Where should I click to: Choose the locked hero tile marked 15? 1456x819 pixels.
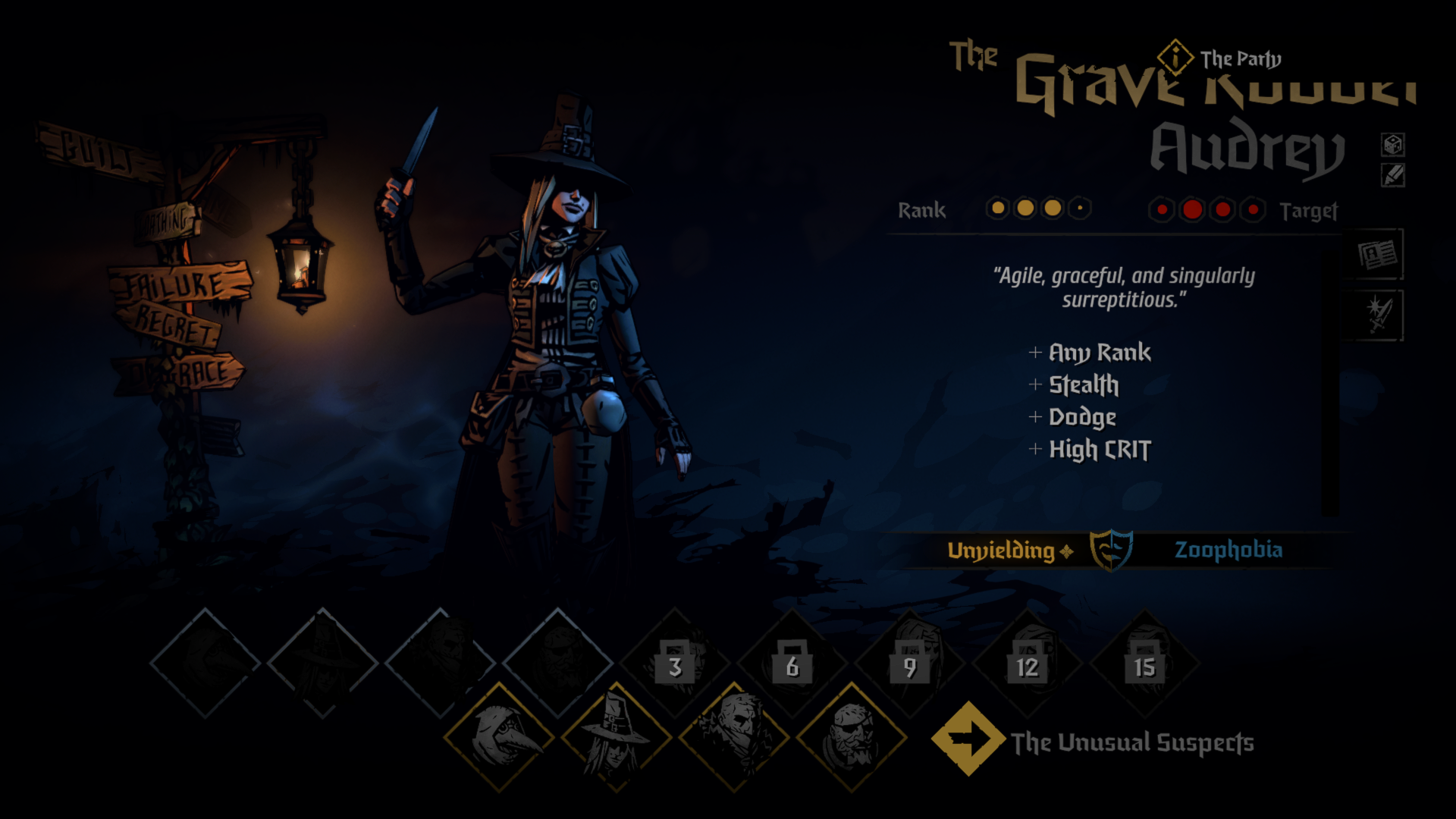click(x=1144, y=664)
